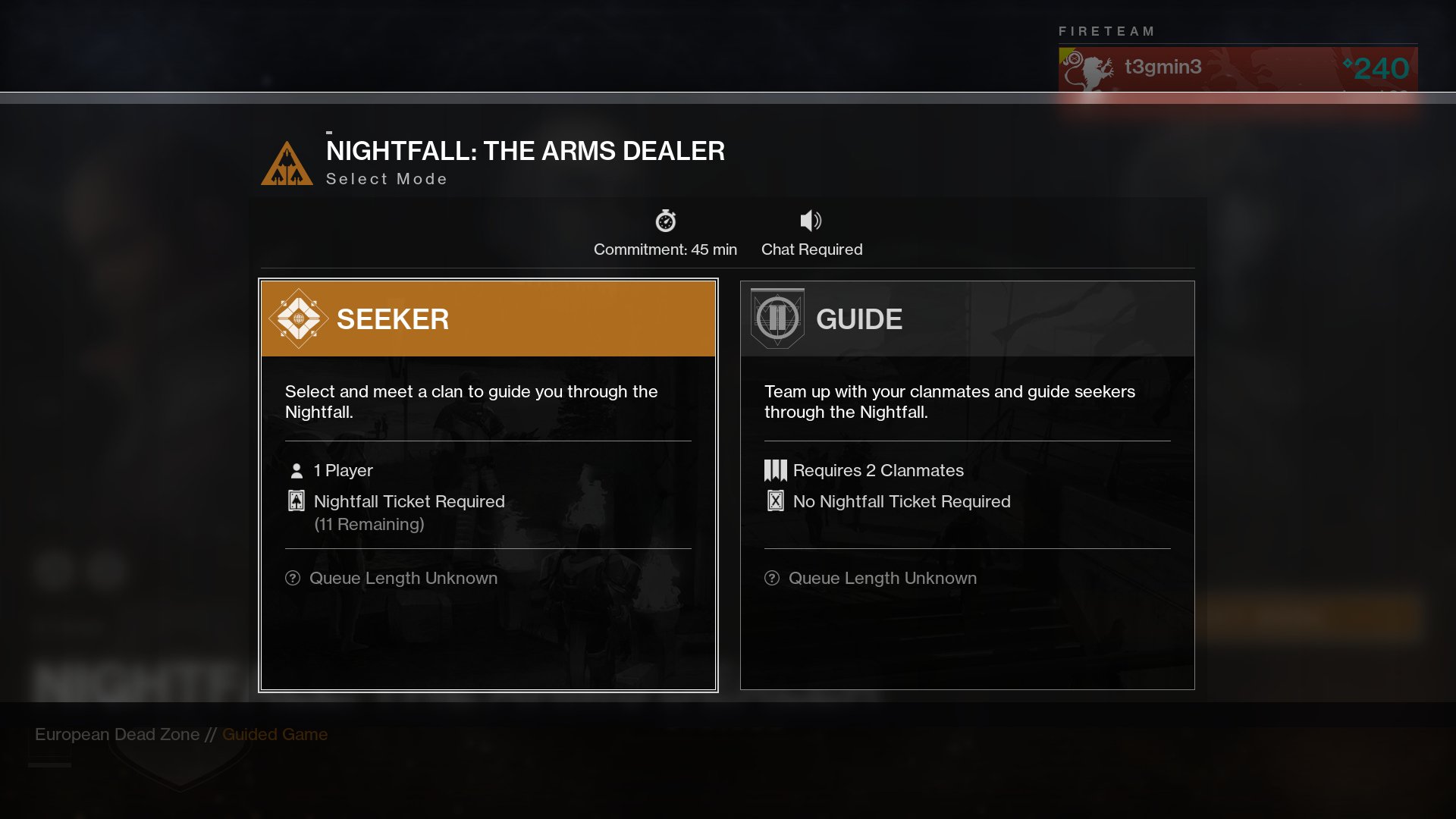Click the clan banners icon next to Requires 2 Clanmates
This screenshot has height=819, width=1456.
pos(775,470)
